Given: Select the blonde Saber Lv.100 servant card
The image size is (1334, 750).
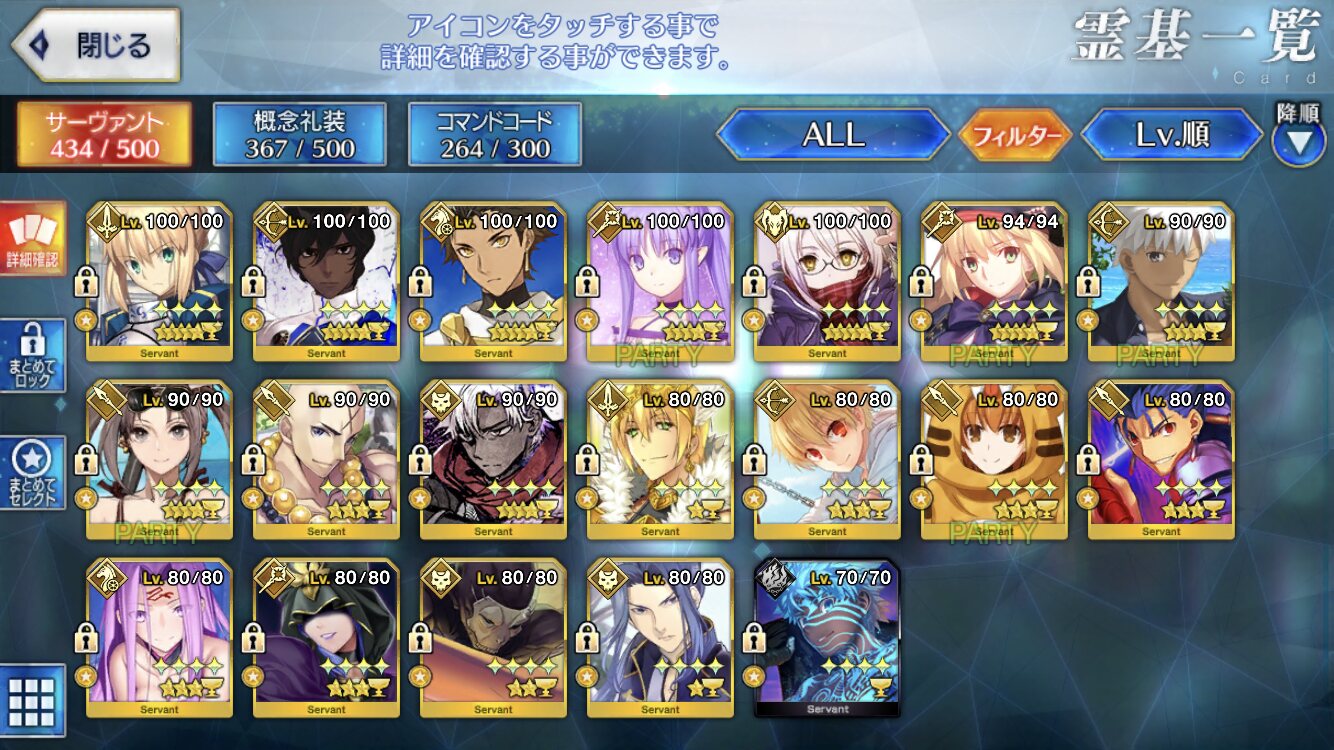Looking at the screenshot, I should (x=160, y=281).
